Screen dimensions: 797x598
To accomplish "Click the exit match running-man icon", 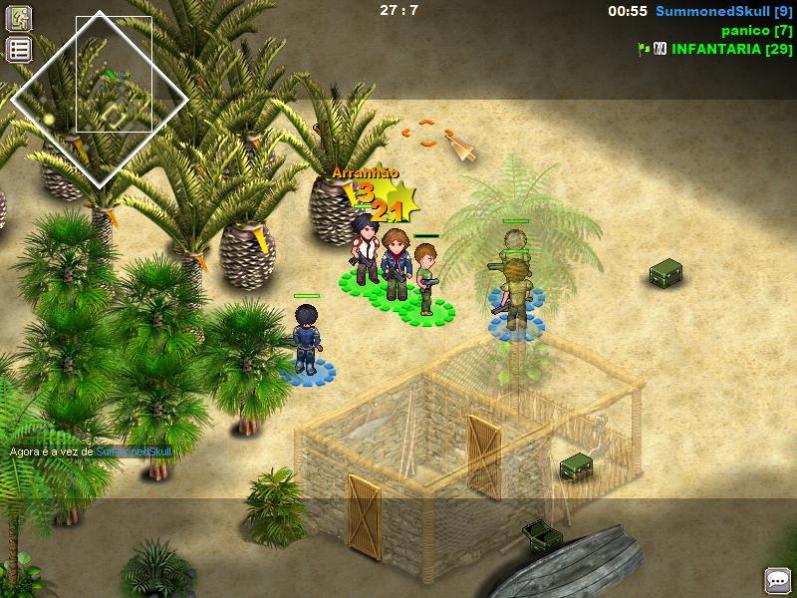I will [19, 18].
